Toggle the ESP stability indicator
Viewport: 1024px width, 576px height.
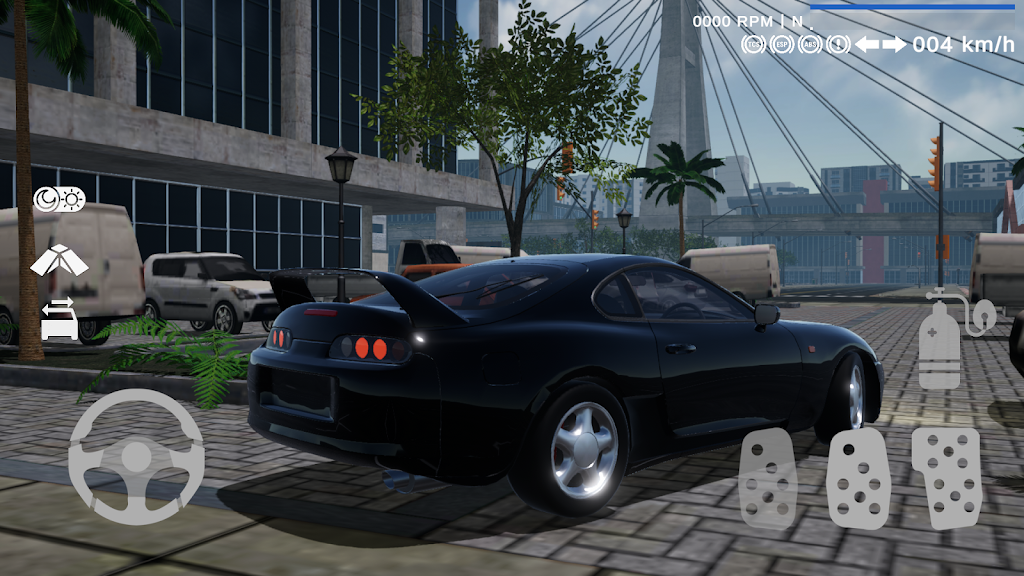(782, 44)
